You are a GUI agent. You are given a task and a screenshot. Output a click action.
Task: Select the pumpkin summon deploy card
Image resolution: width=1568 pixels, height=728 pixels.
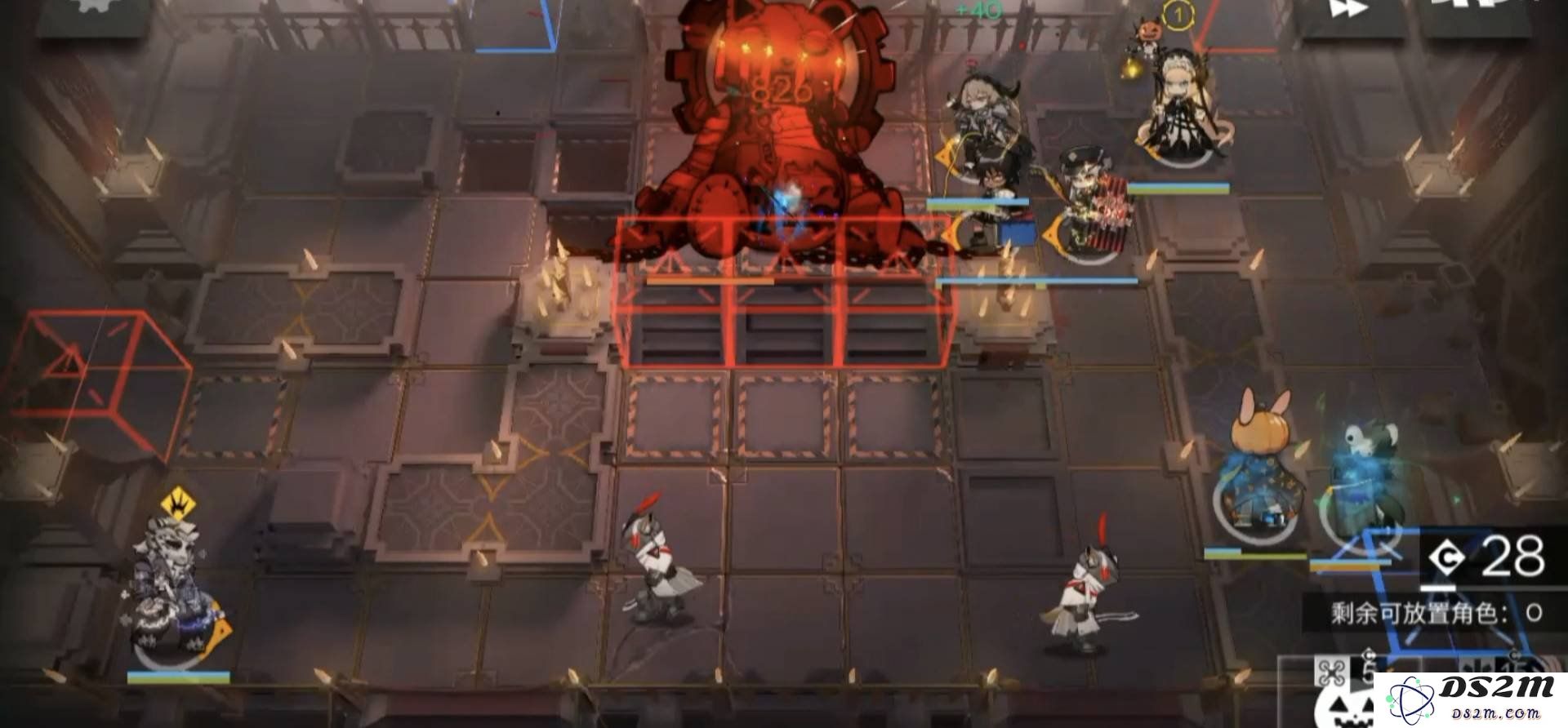coord(1343,700)
